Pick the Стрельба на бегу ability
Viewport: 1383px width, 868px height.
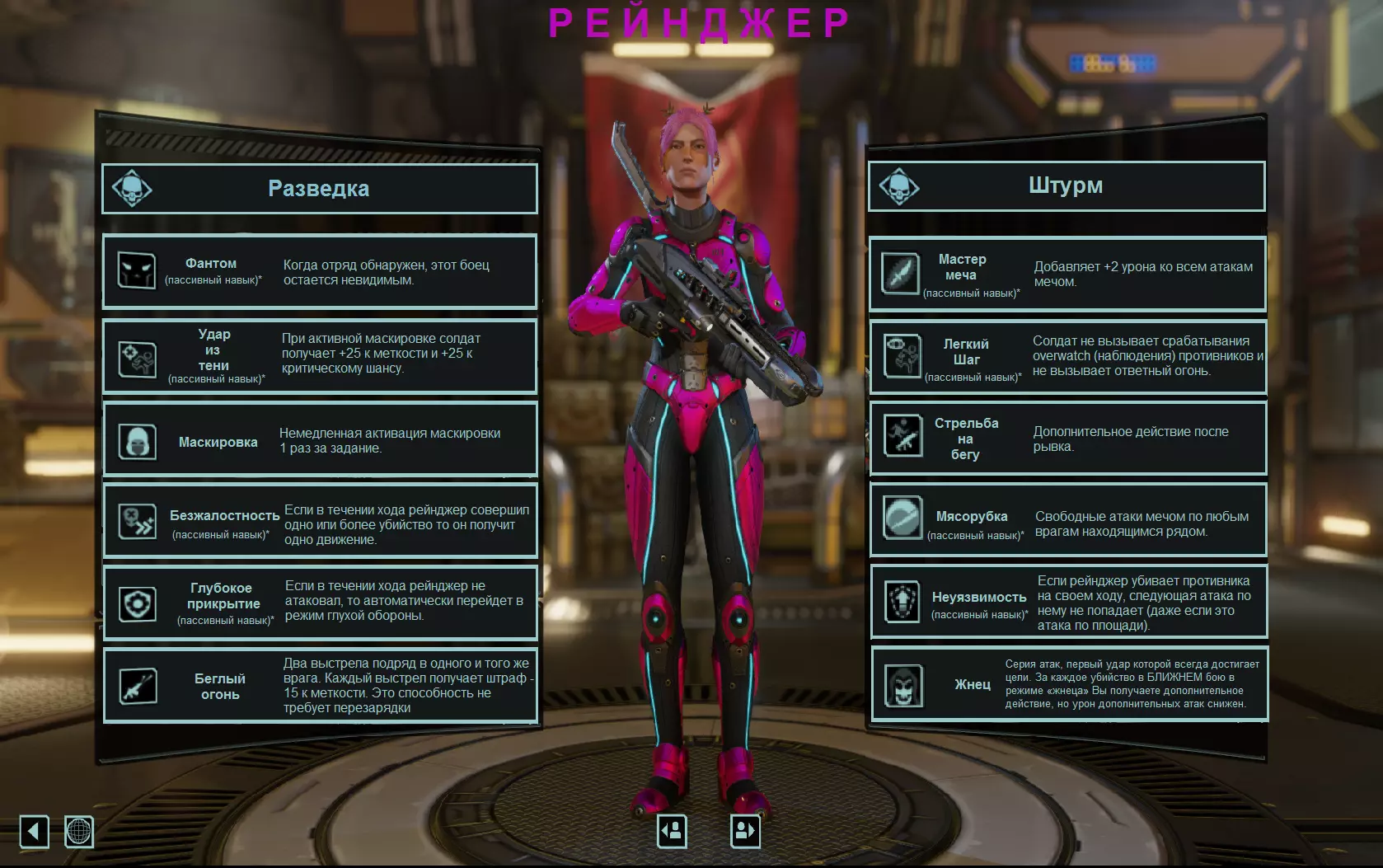(x=1067, y=438)
